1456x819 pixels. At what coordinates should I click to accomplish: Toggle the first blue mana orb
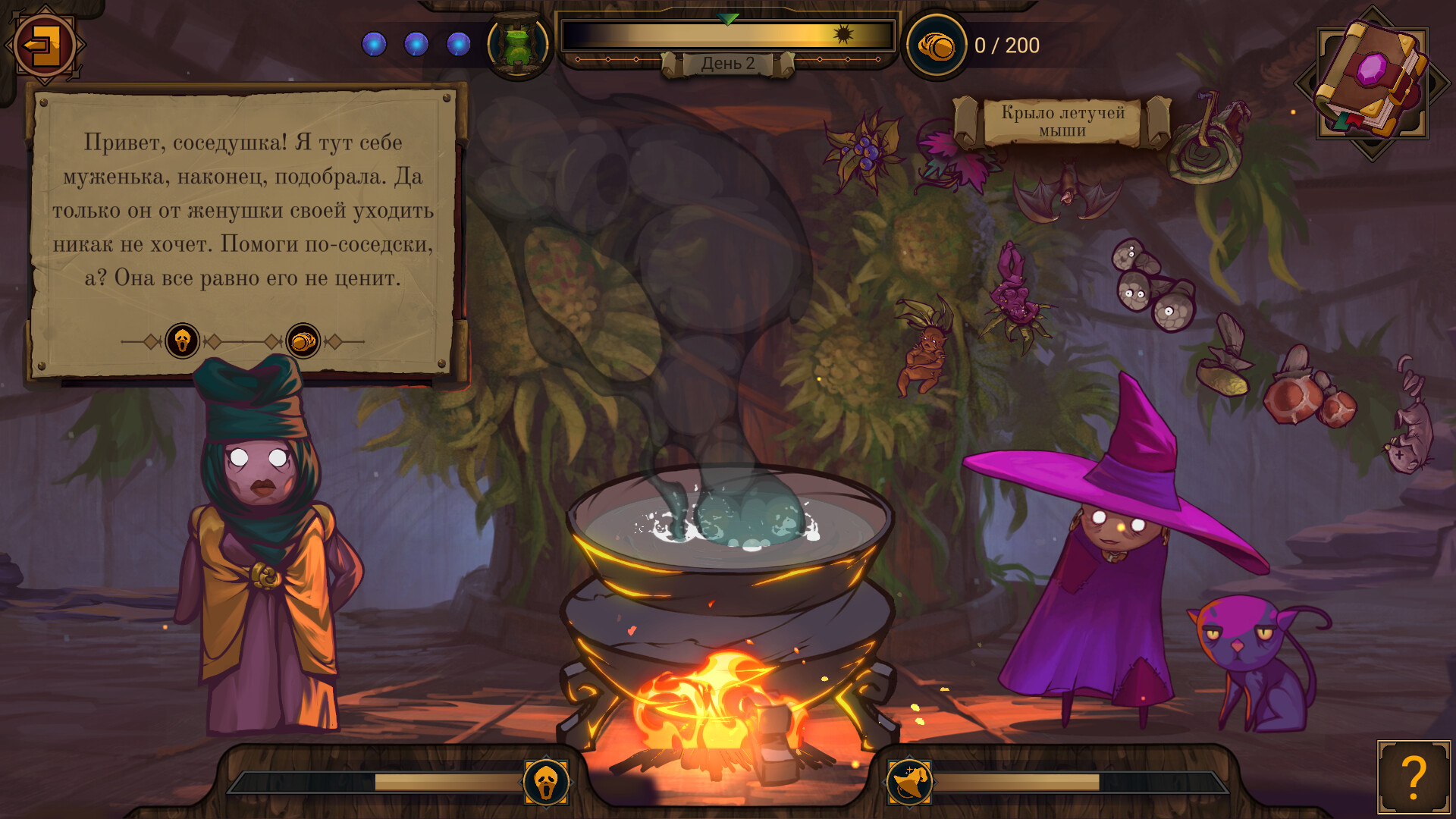tap(374, 44)
